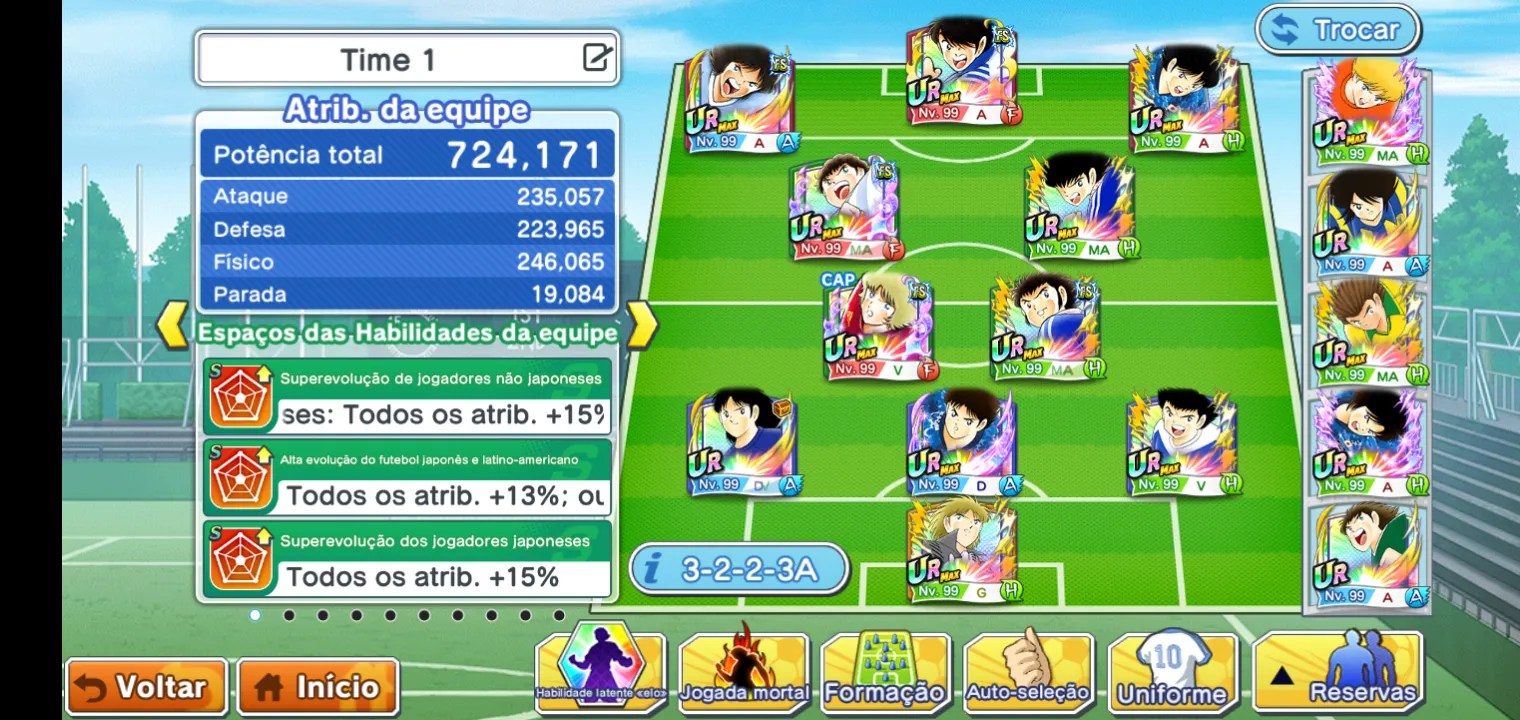Open Habilidade latente elo menu
This screenshot has height=720, width=1520.
tap(600, 672)
